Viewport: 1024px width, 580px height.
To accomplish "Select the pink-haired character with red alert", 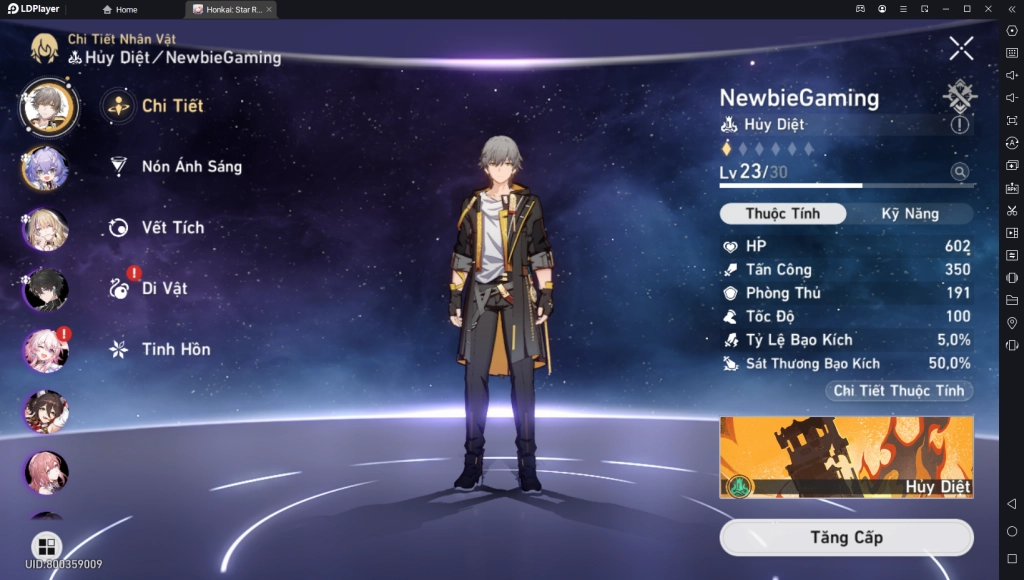I will click(x=46, y=350).
